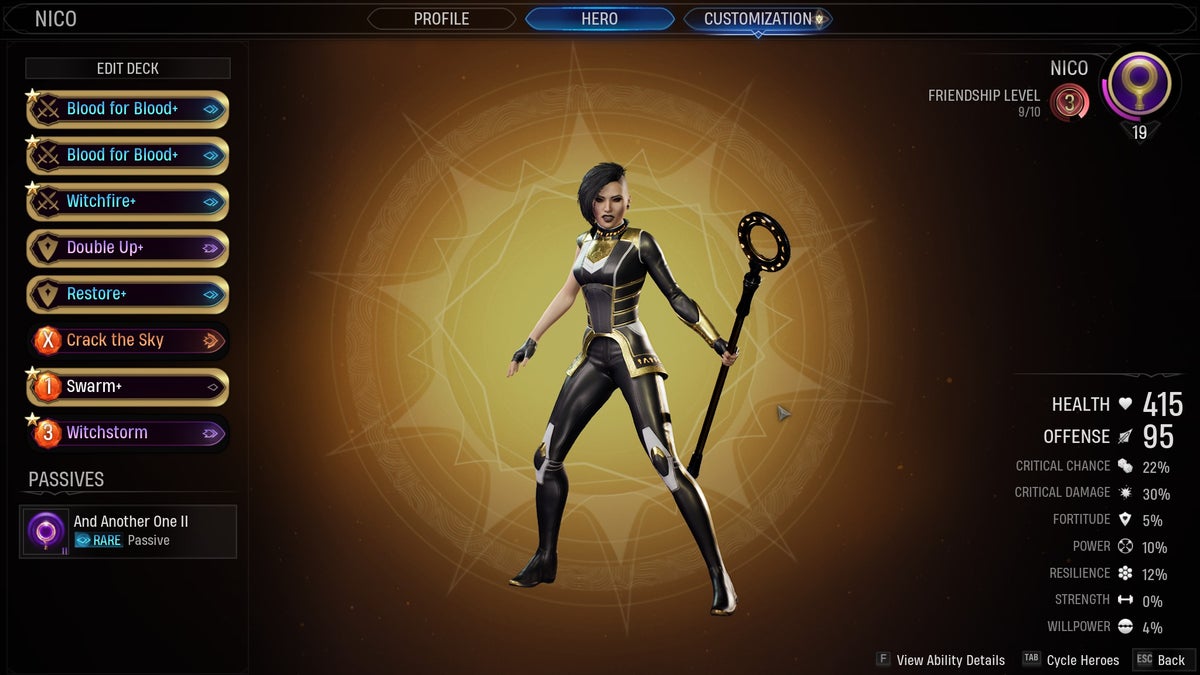Select View Ability Details
This screenshot has width=1200, height=675.
point(940,660)
